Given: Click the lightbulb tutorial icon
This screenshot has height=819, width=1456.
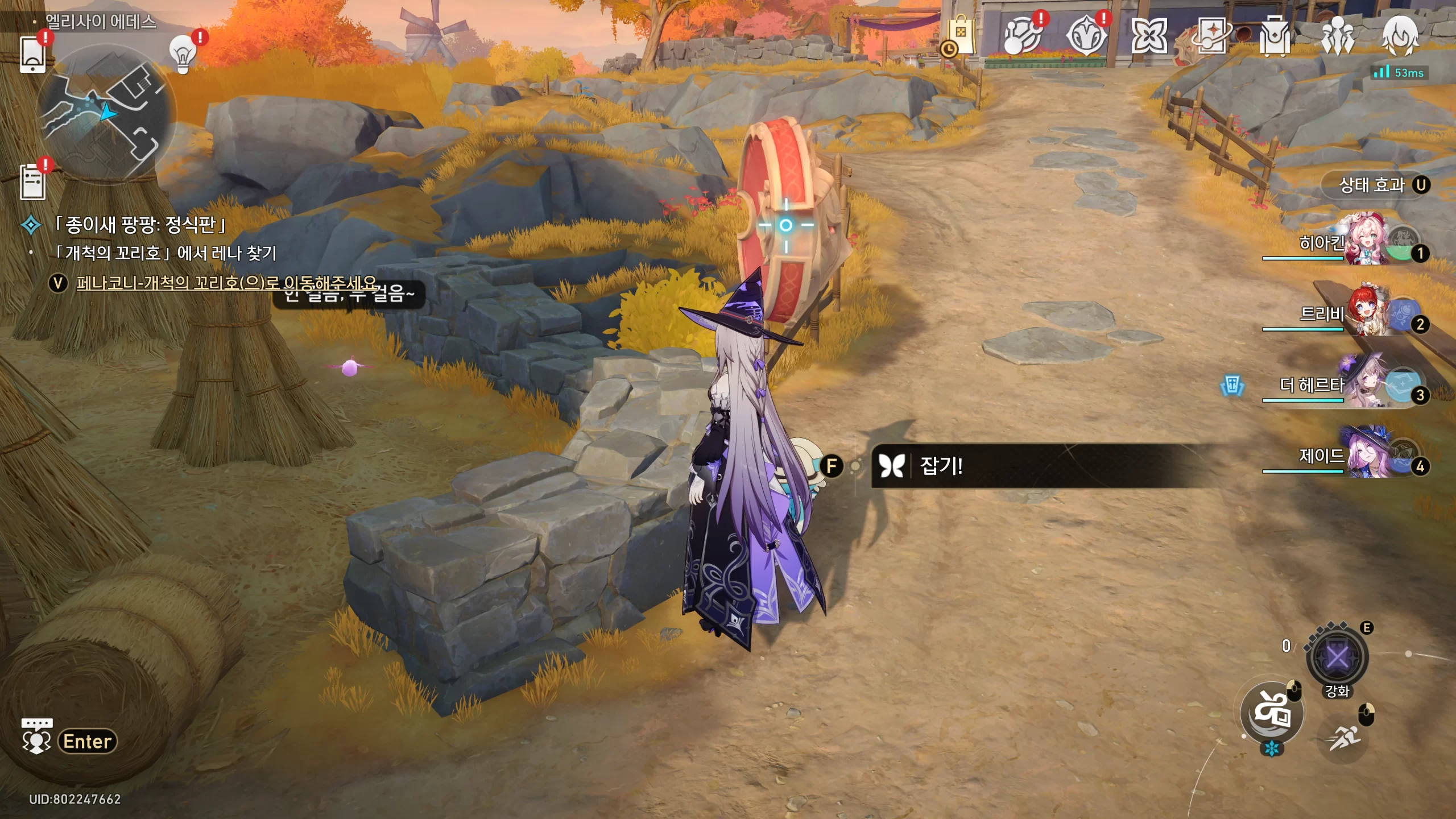Looking at the screenshot, I should click(x=183, y=55).
